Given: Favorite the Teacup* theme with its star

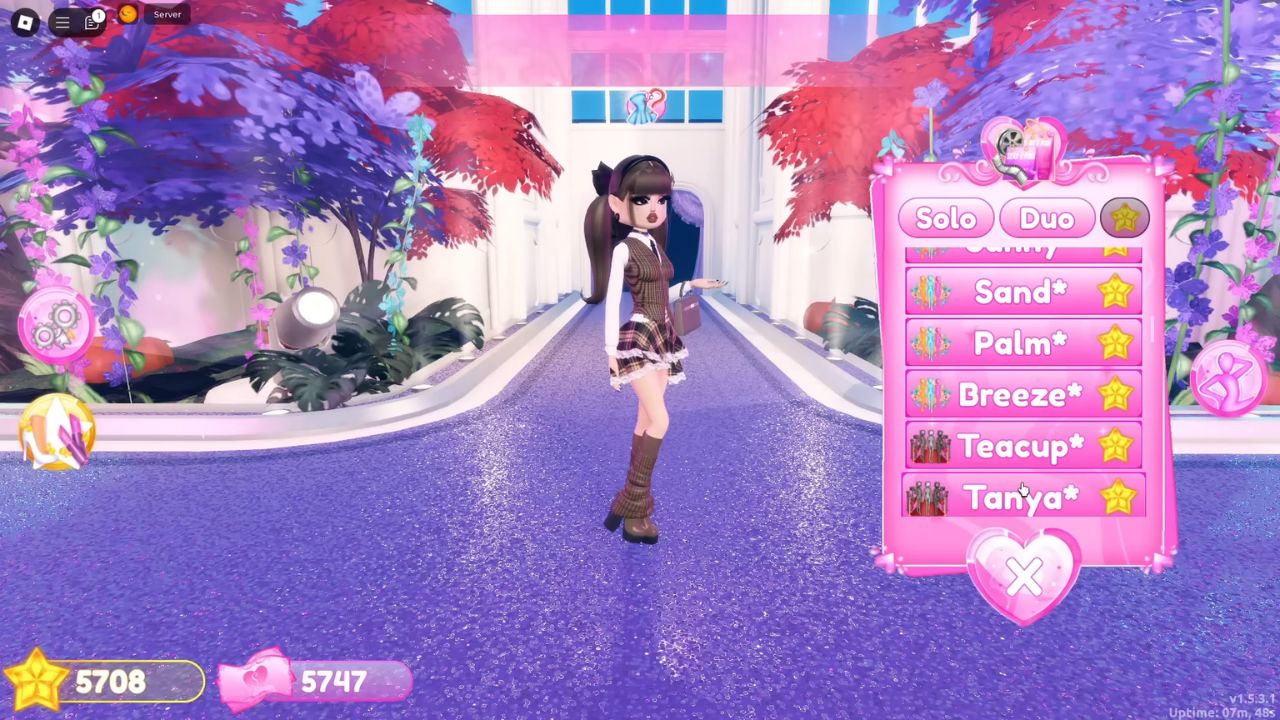Looking at the screenshot, I should coord(1114,446).
